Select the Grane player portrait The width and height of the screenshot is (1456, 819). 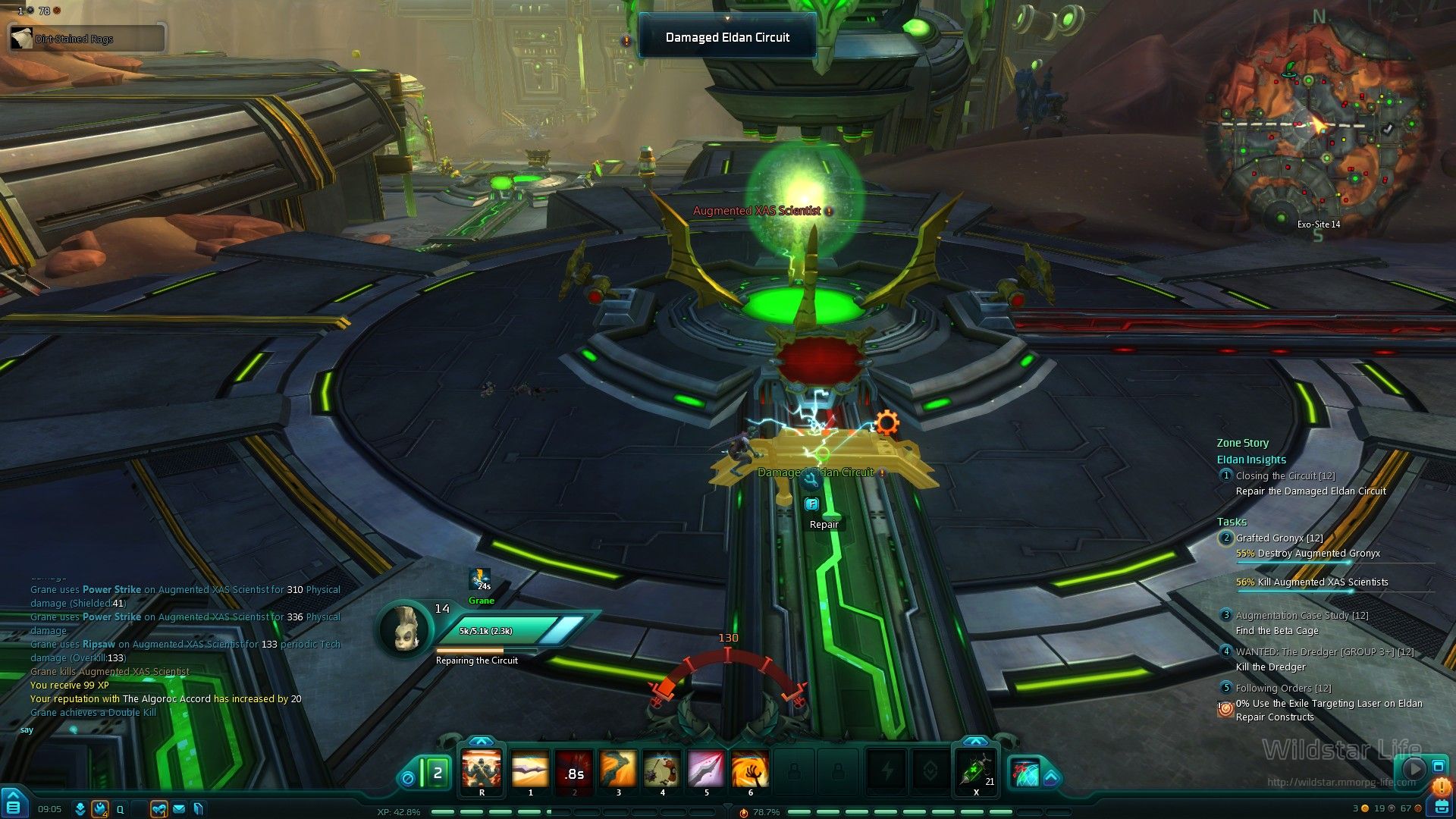click(x=402, y=628)
